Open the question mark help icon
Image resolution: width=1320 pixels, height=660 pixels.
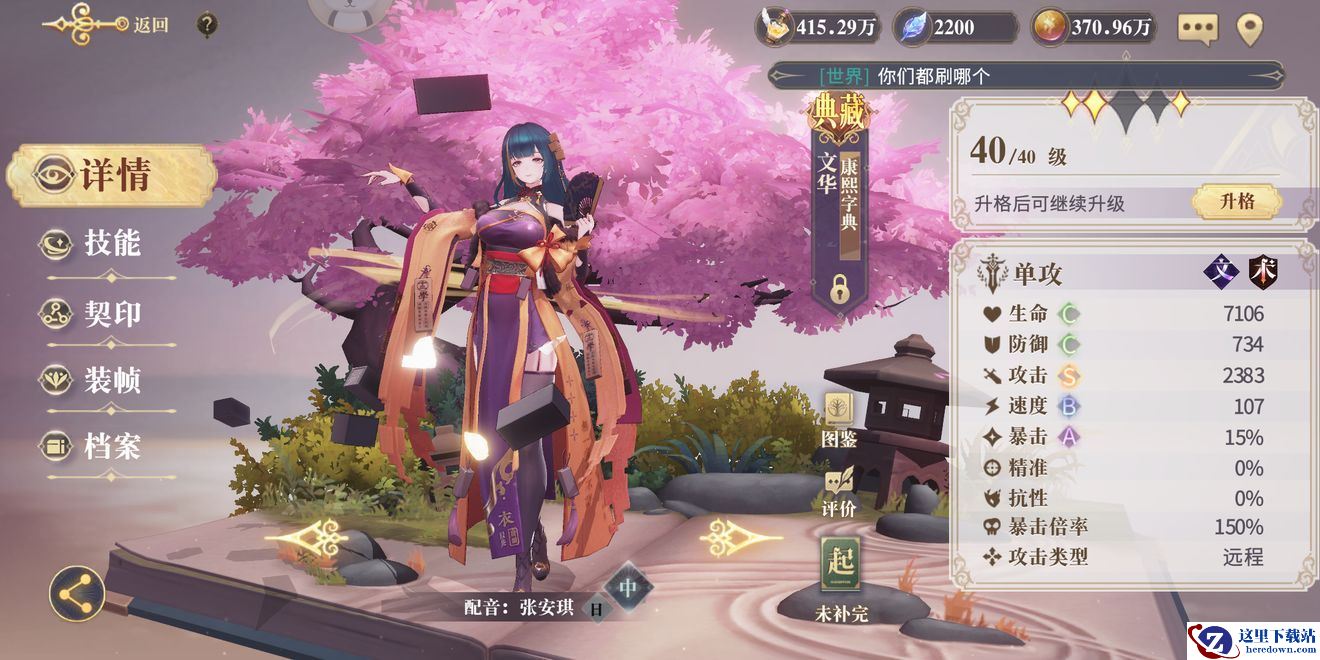click(207, 24)
